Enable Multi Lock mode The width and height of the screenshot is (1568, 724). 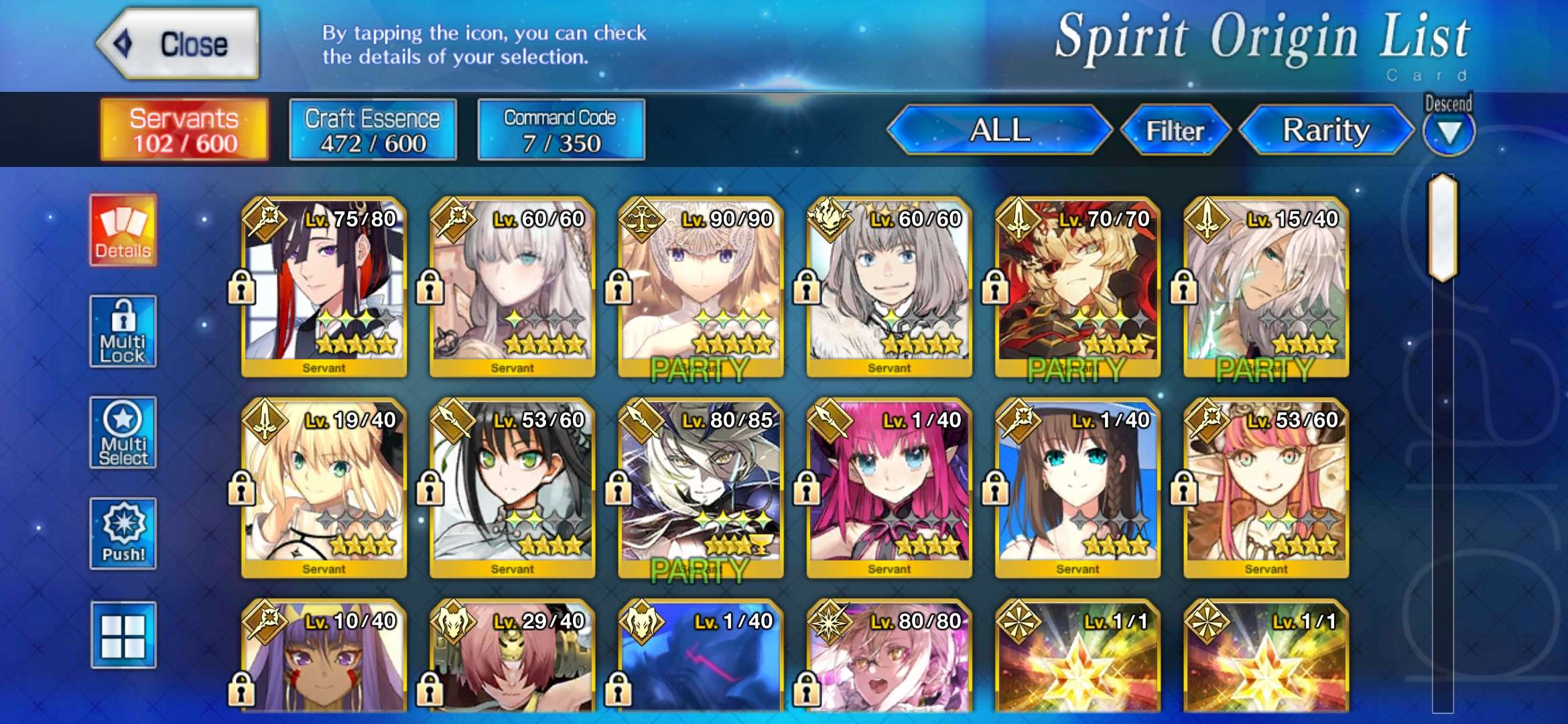click(x=123, y=331)
